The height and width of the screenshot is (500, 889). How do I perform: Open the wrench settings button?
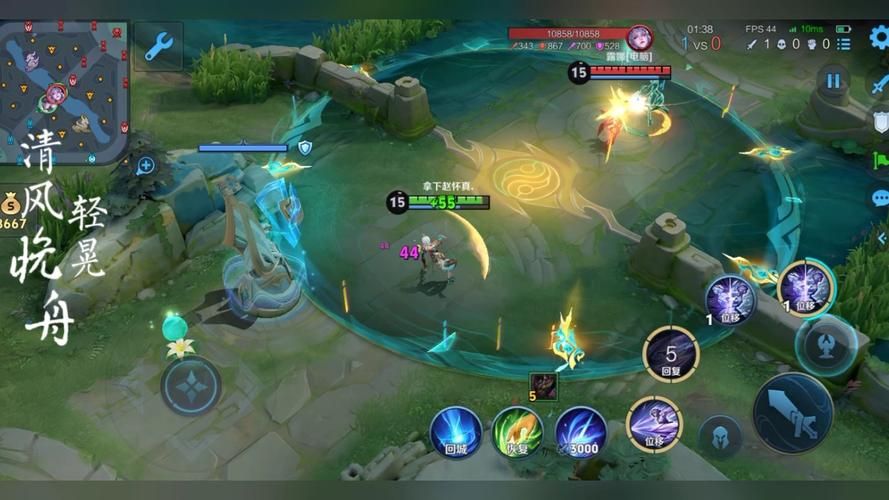tap(158, 46)
